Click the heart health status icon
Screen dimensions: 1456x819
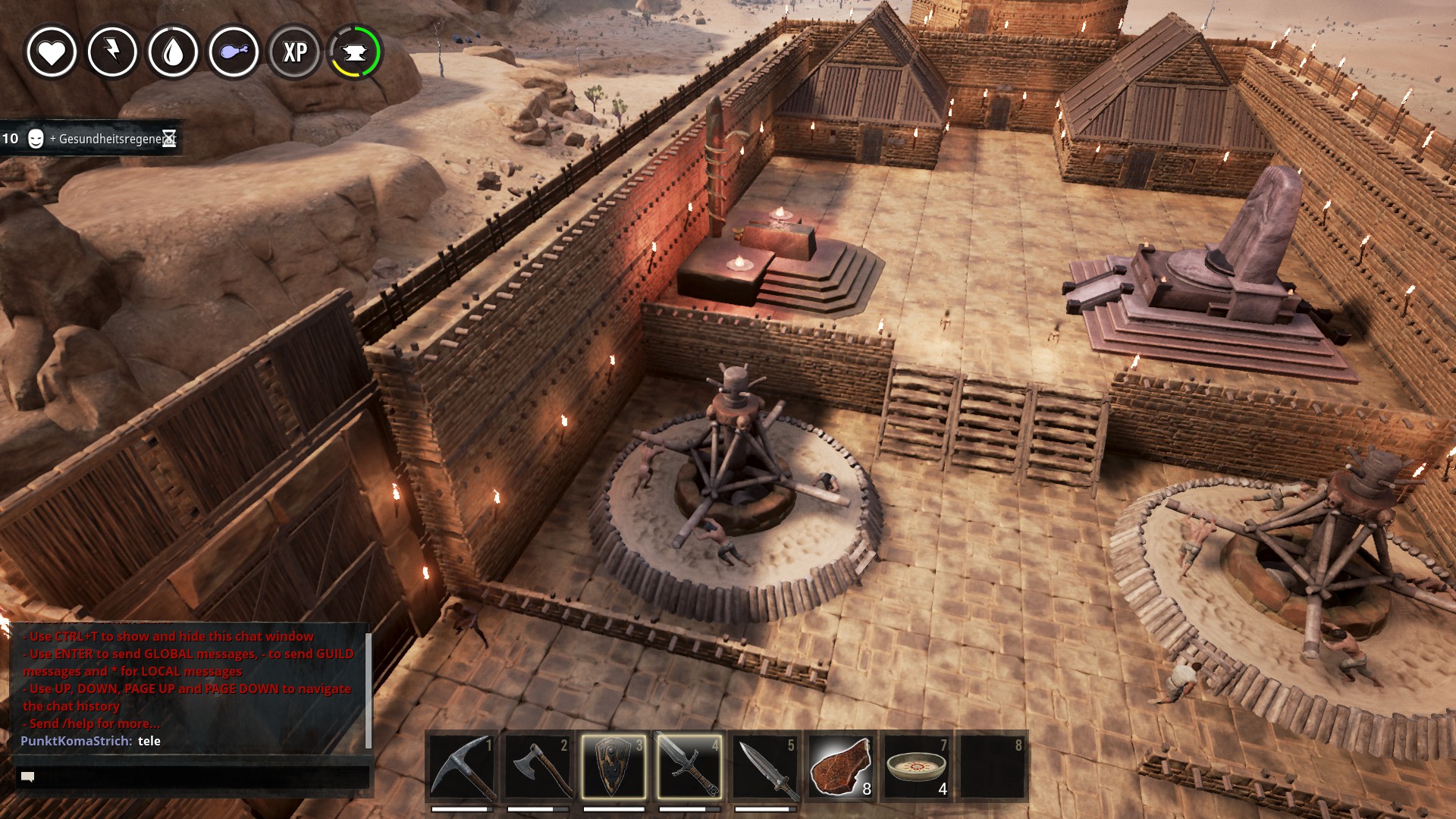pos(52,52)
